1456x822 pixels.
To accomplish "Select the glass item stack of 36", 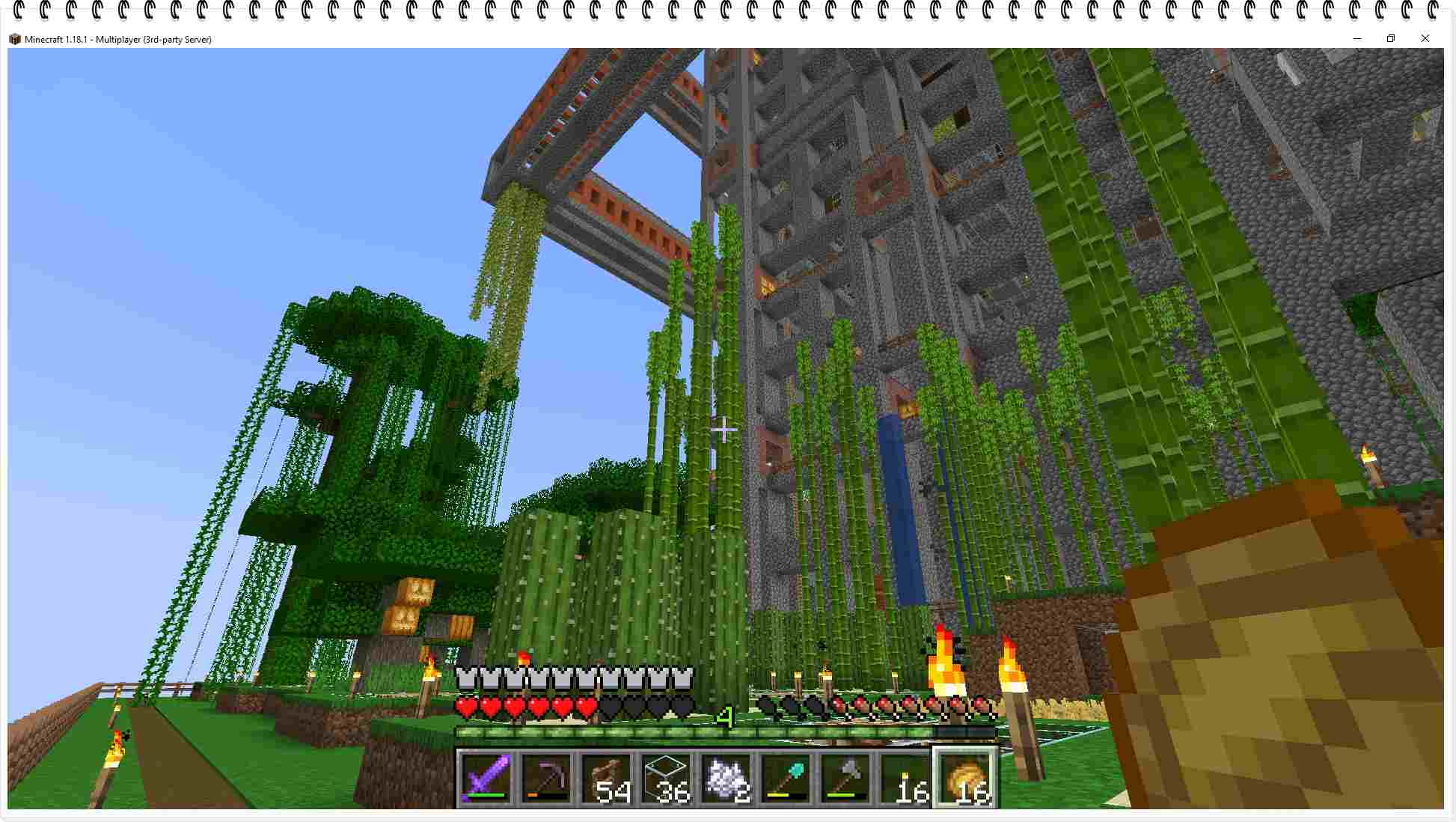I will pos(668,779).
